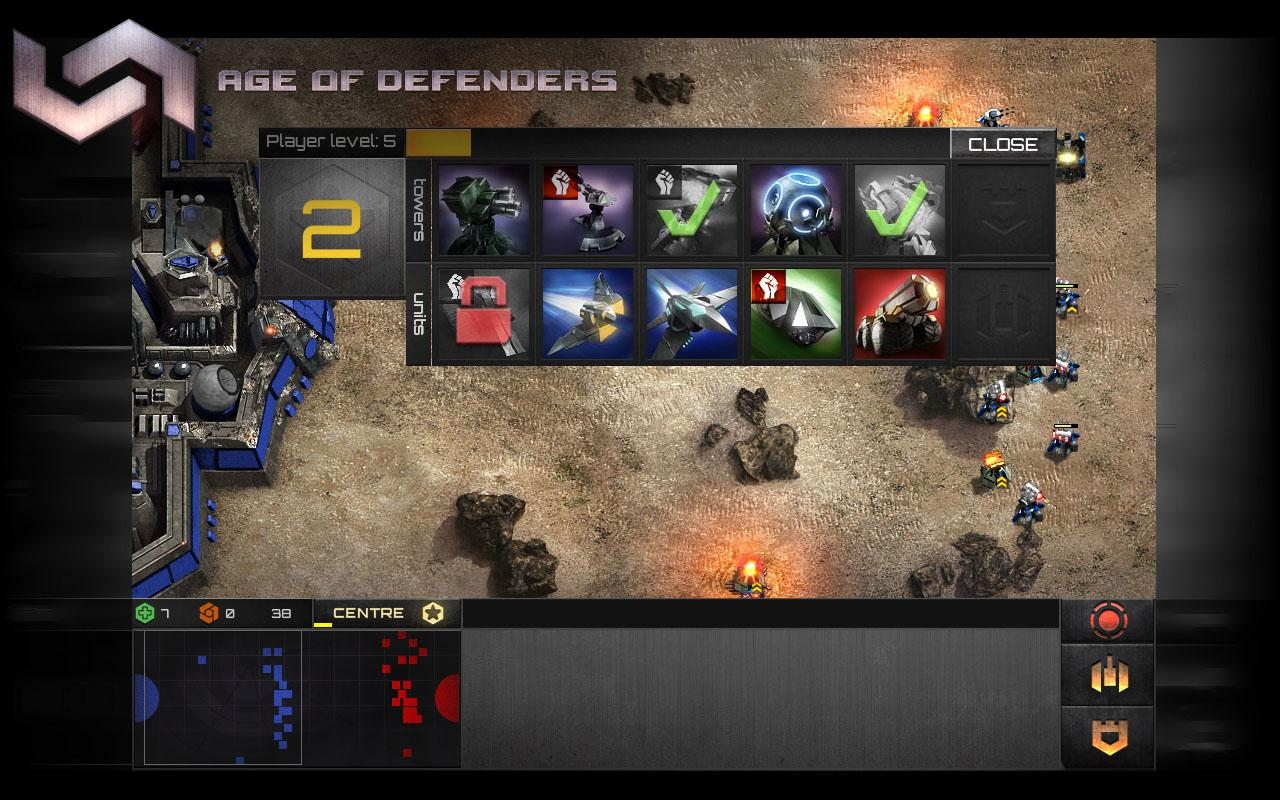Click the star icon next to CENTRE
The height and width of the screenshot is (800, 1280).
tap(431, 613)
